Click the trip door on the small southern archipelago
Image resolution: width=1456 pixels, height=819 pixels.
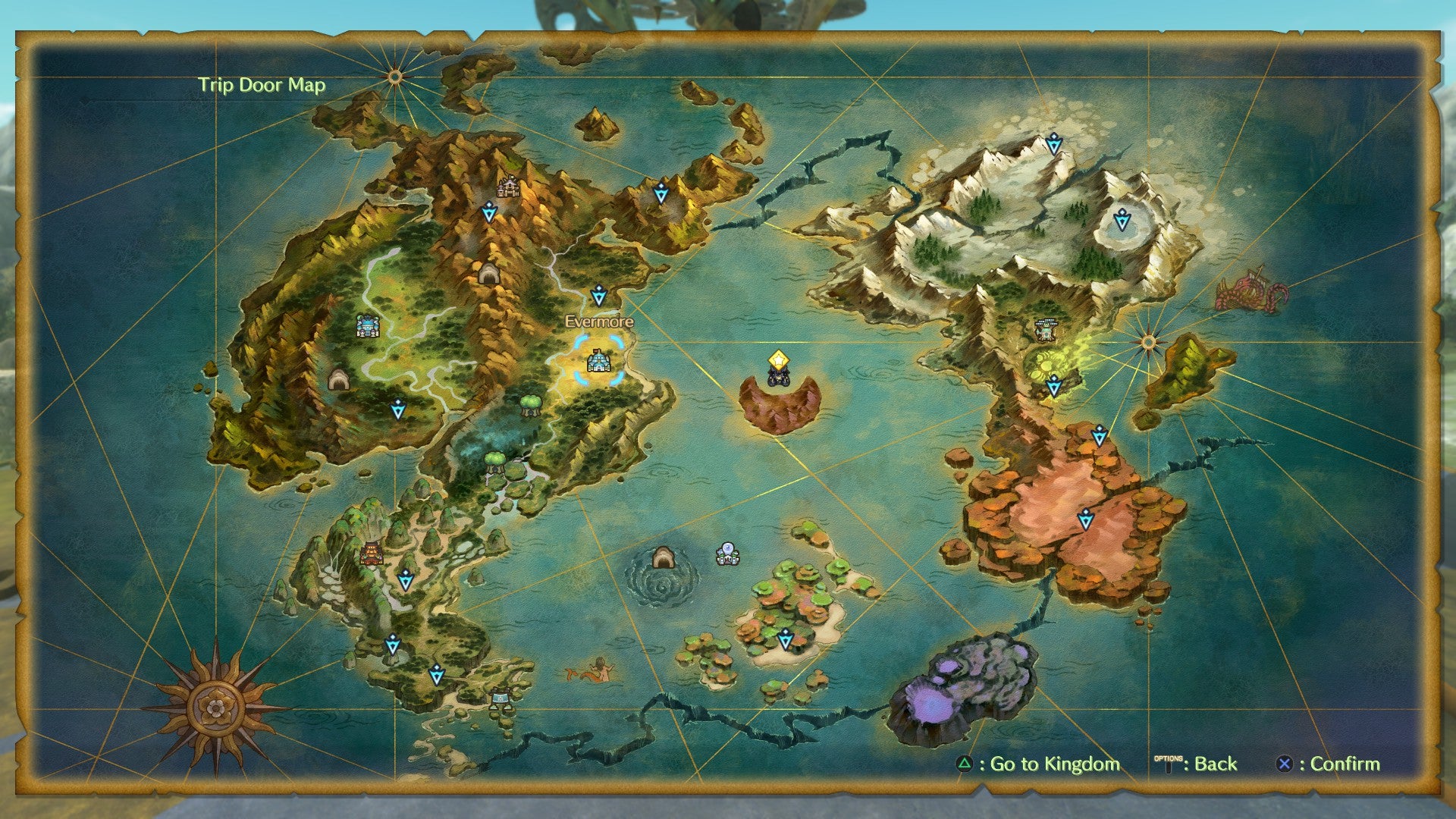[x=785, y=641]
